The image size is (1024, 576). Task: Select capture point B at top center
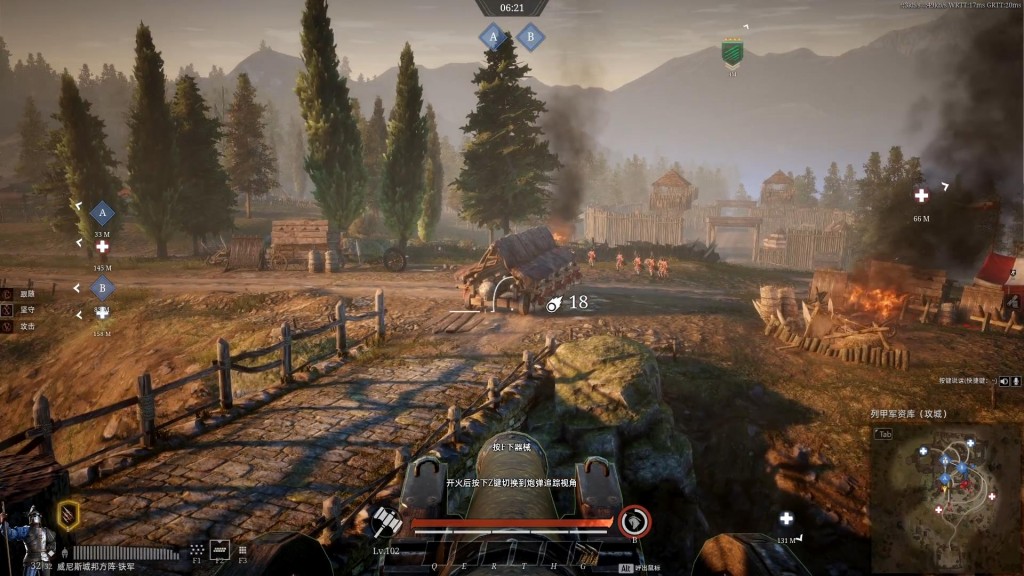(530, 37)
